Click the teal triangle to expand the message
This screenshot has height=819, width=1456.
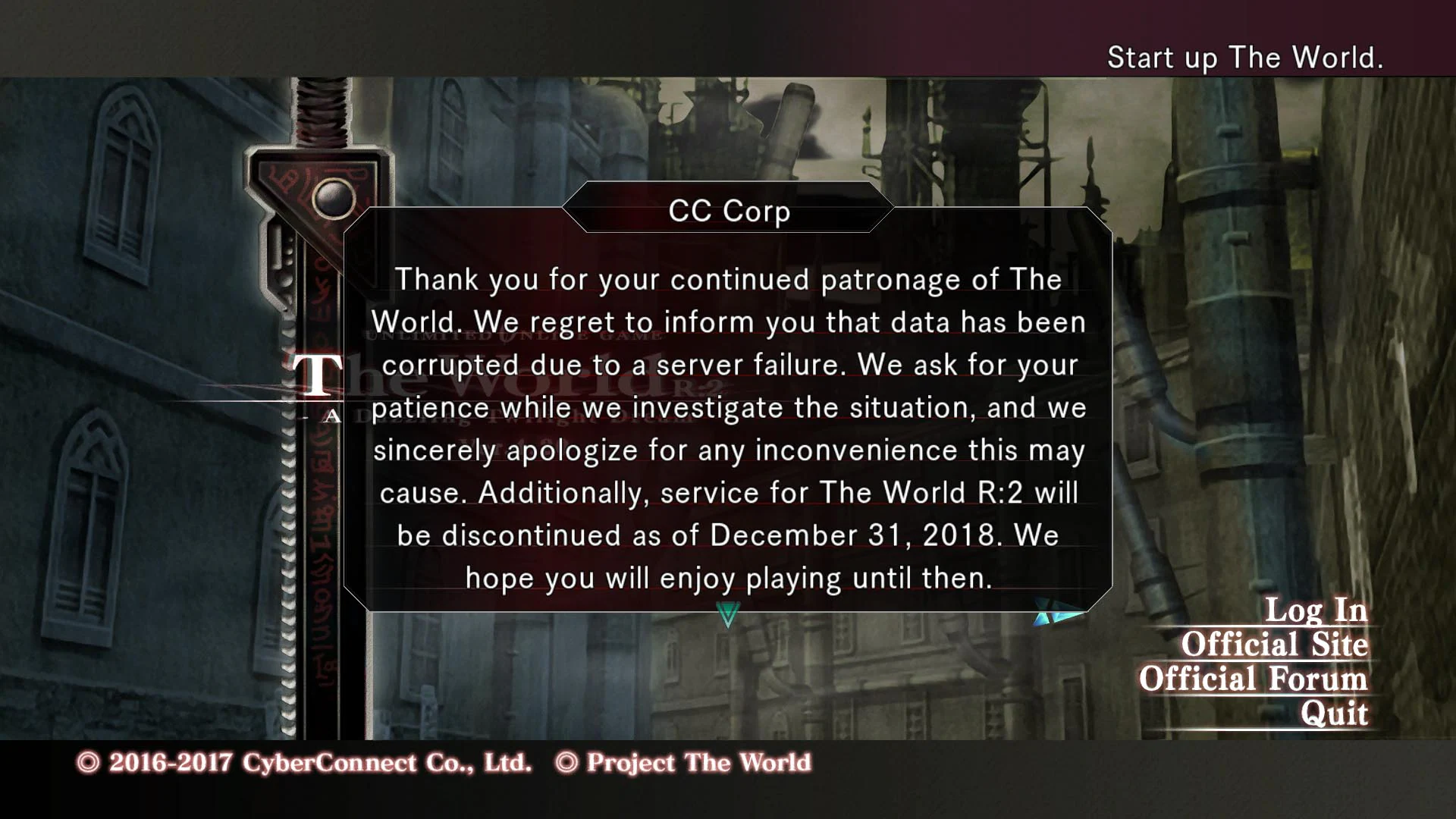click(726, 616)
